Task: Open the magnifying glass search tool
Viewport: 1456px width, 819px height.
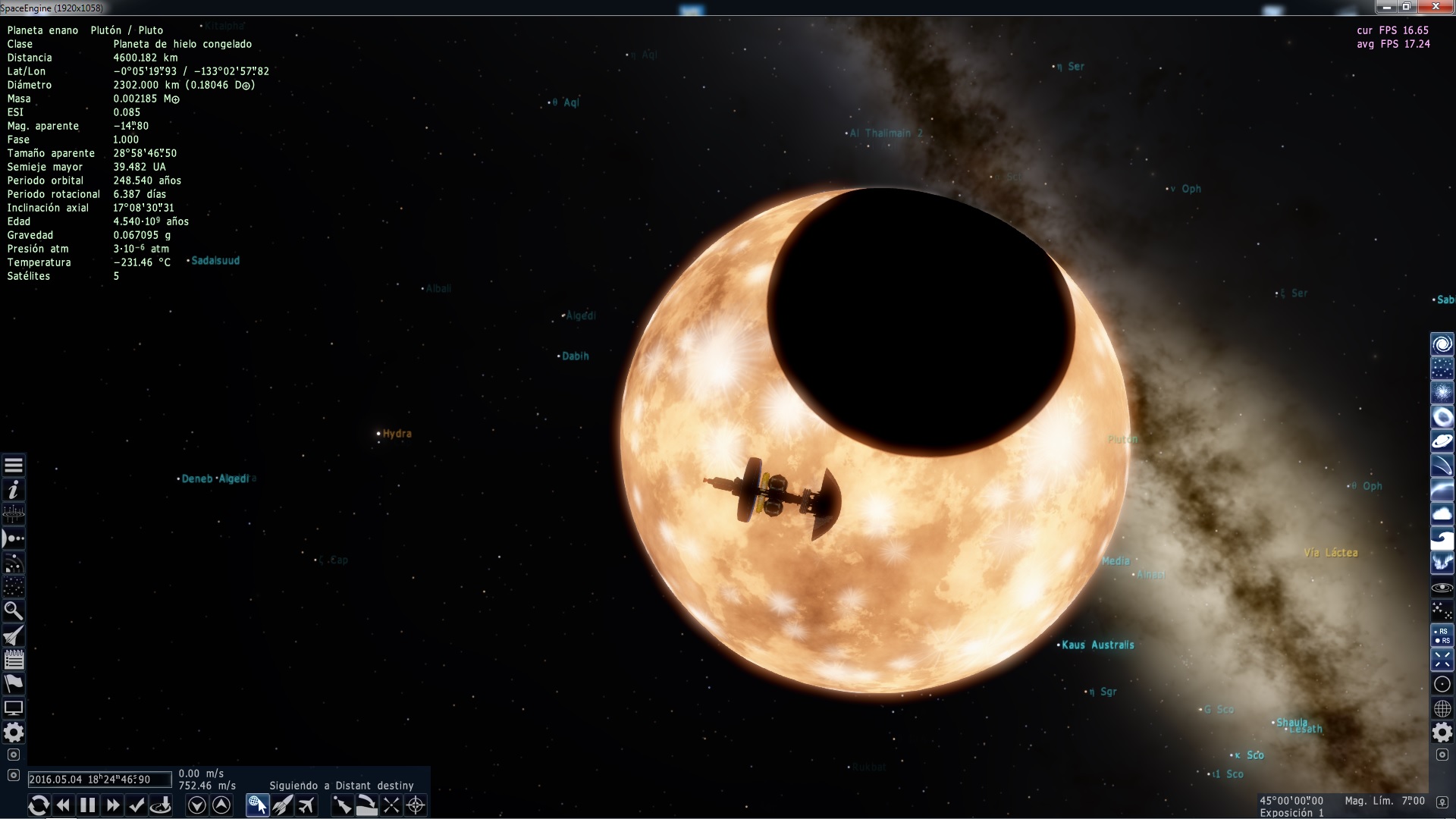Action: tap(14, 610)
